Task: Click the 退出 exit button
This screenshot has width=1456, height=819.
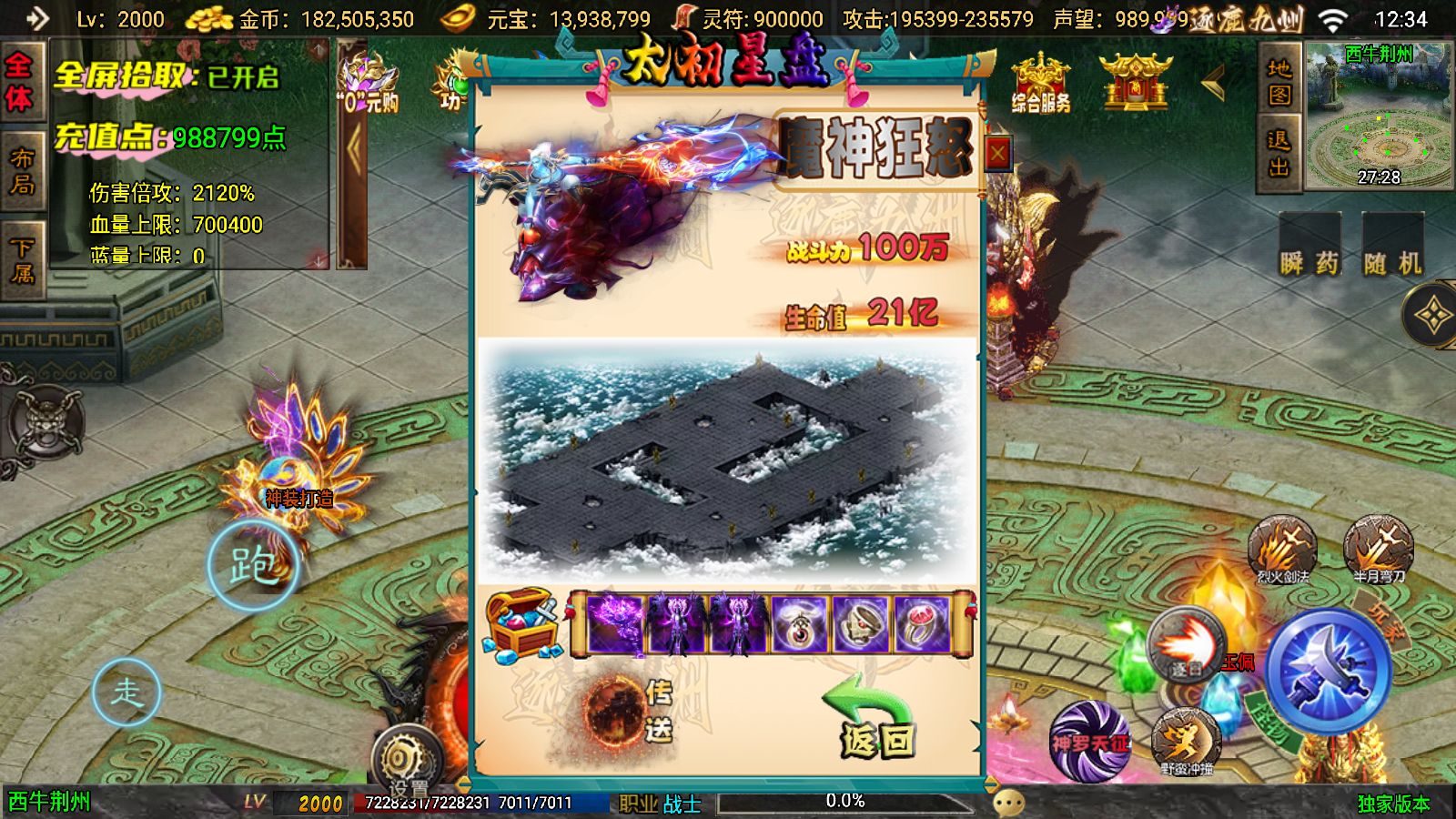Action: click(x=1279, y=153)
